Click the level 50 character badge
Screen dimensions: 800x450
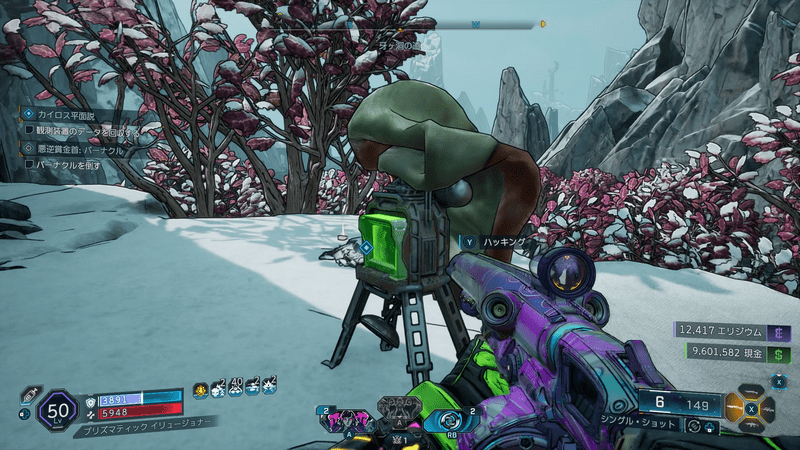tap(57, 410)
